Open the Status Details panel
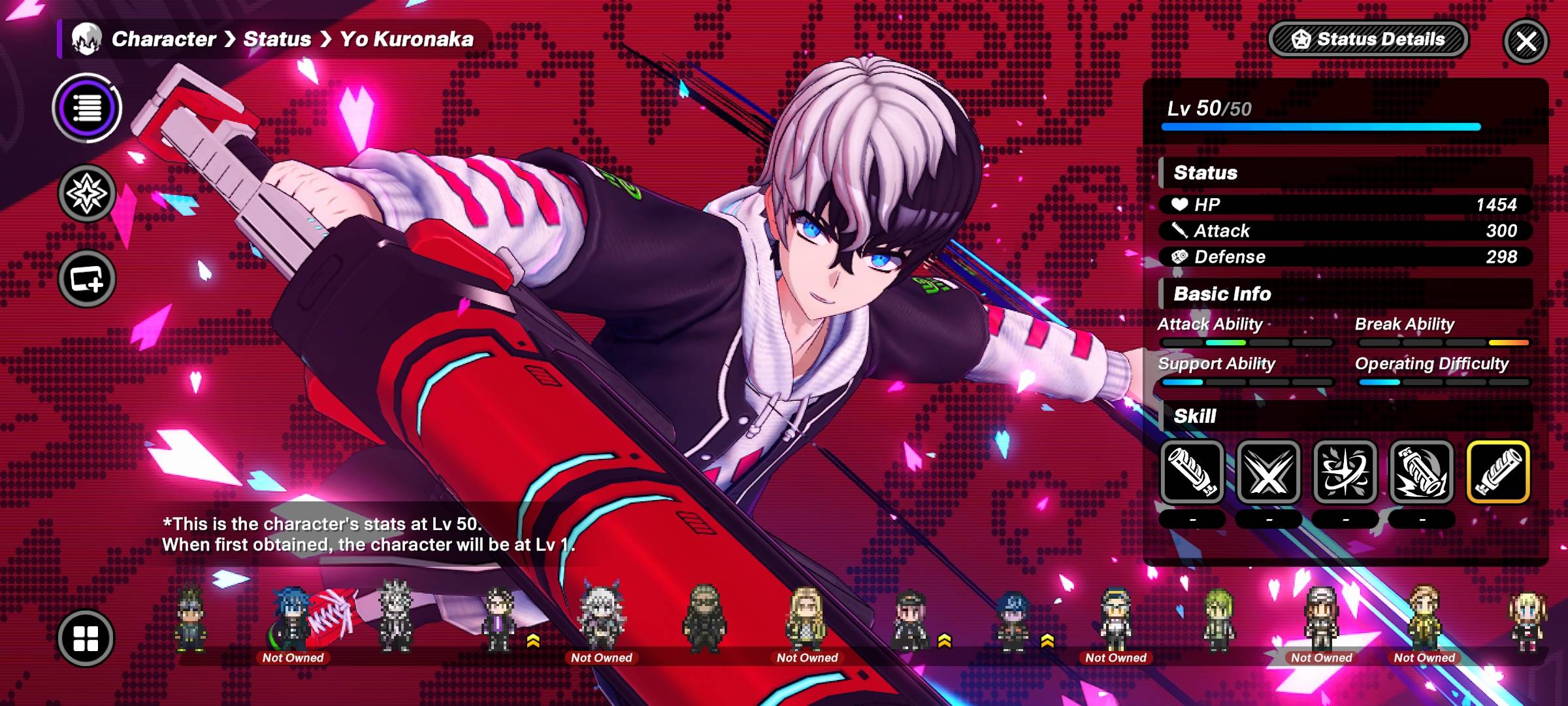The width and height of the screenshot is (1568, 706). point(1368,39)
